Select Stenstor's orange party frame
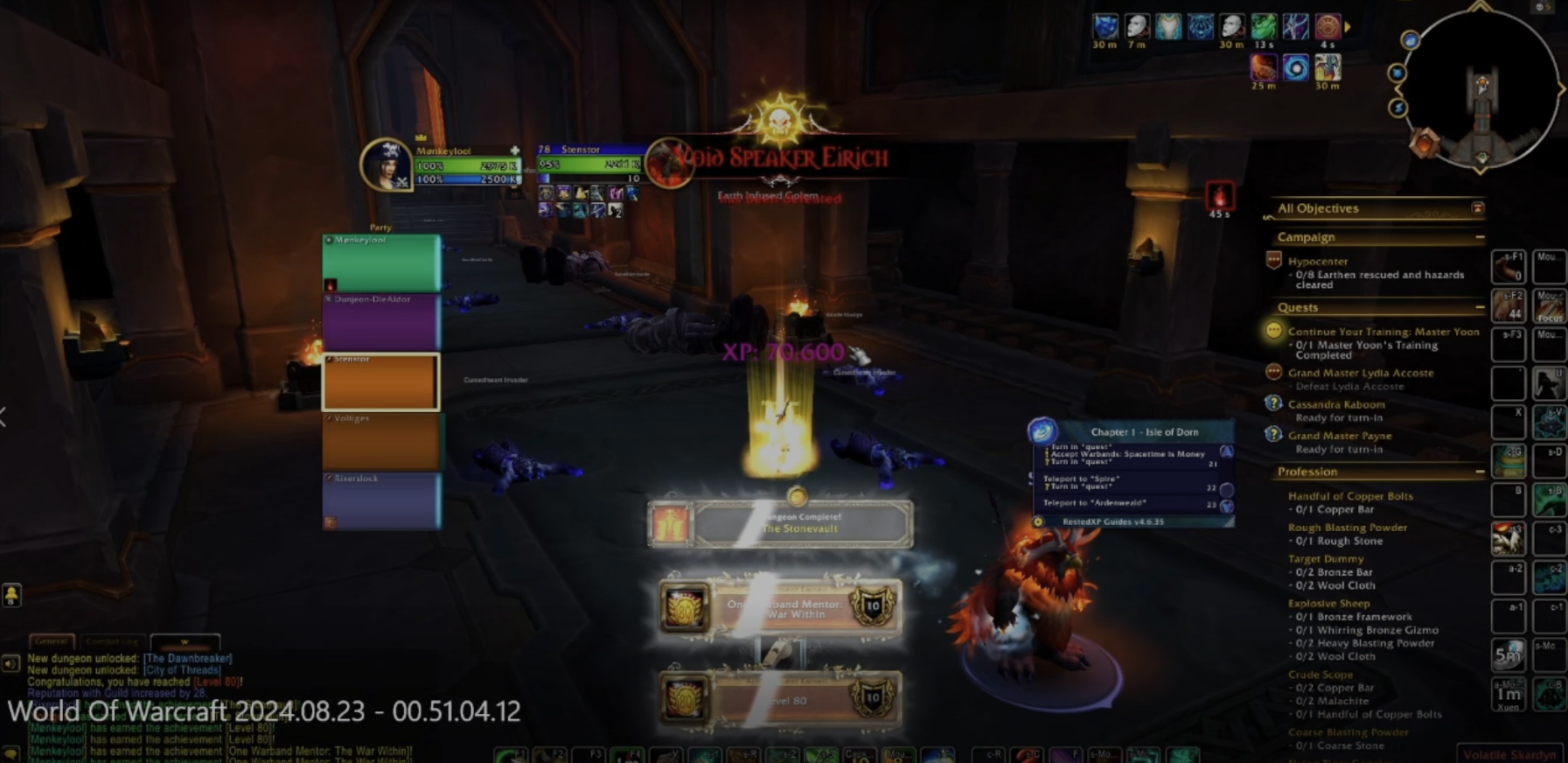The image size is (1568, 763). (x=380, y=382)
